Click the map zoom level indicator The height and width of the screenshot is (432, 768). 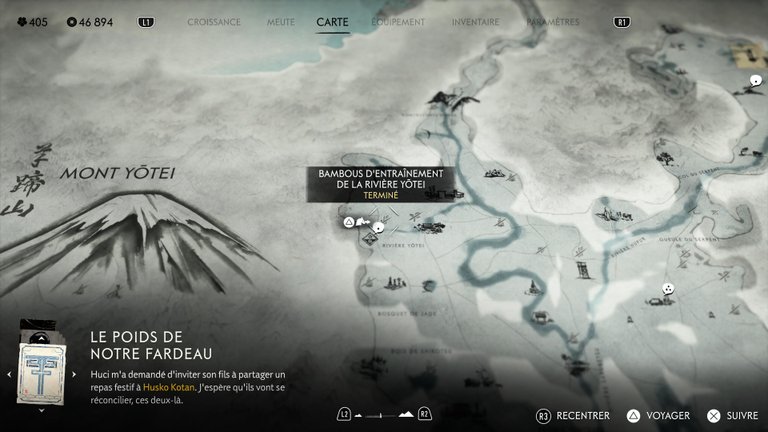click(384, 414)
